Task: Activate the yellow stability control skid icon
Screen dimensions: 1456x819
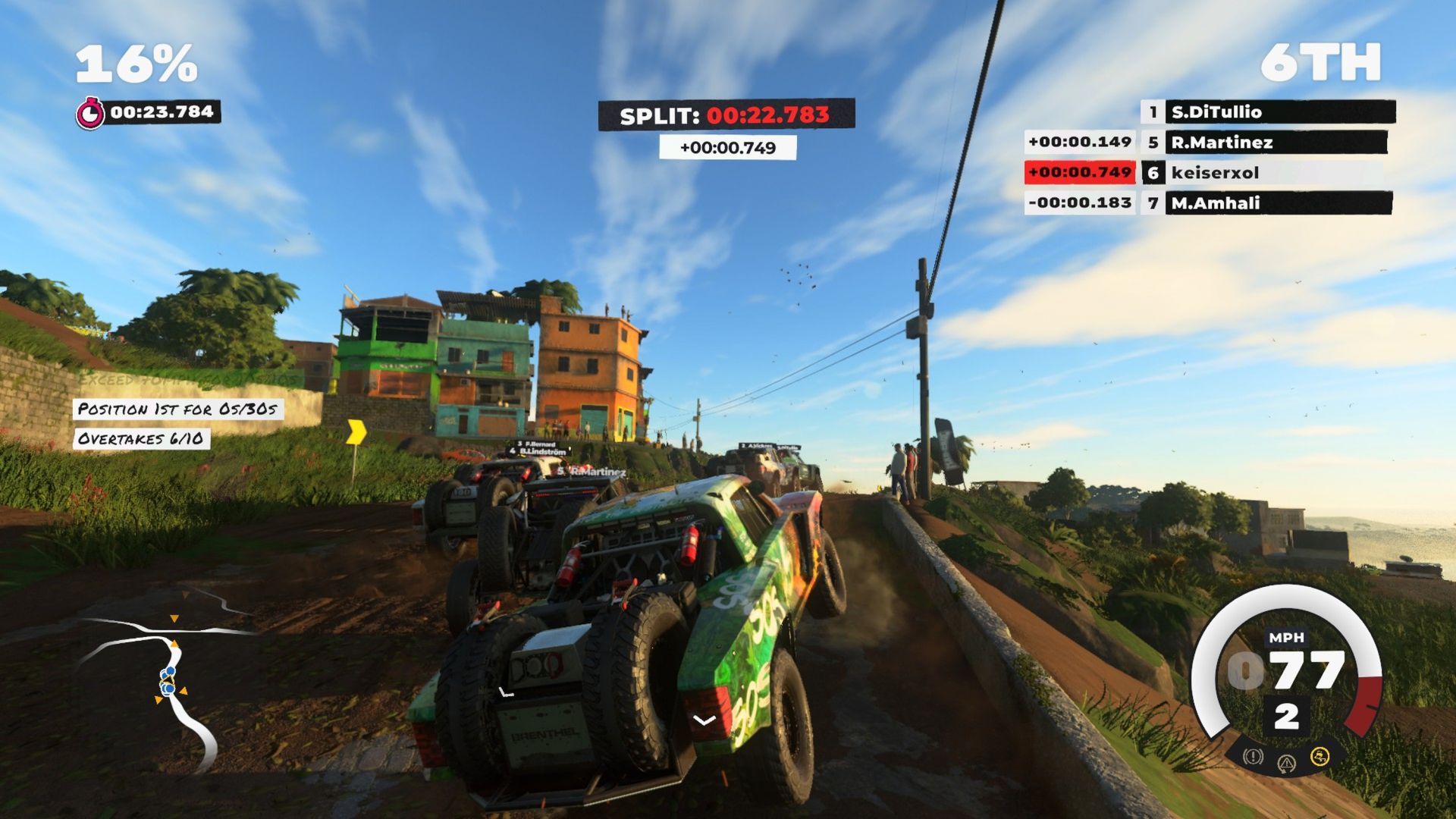Action: [x=1319, y=756]
